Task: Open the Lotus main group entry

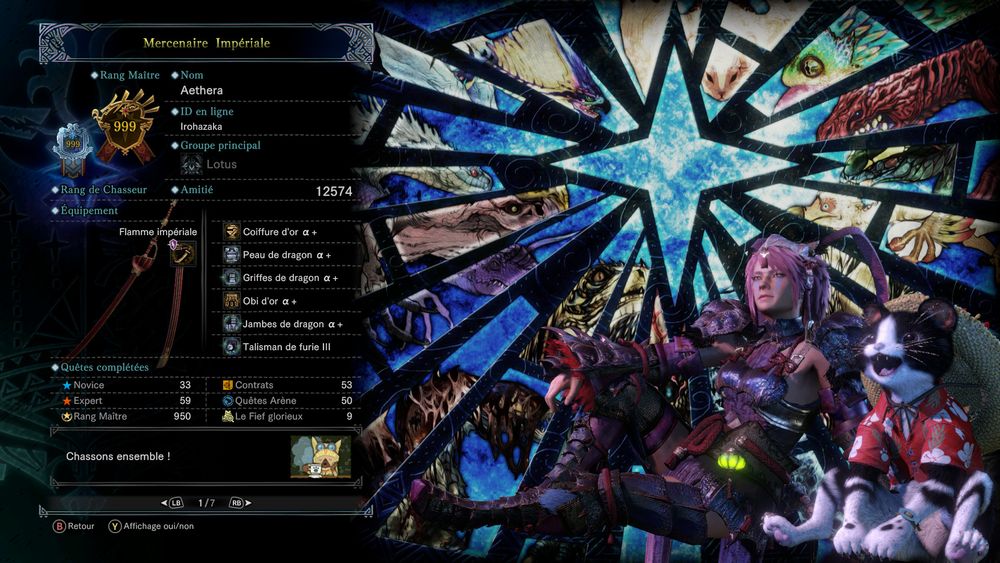Action: coord(221,164)
